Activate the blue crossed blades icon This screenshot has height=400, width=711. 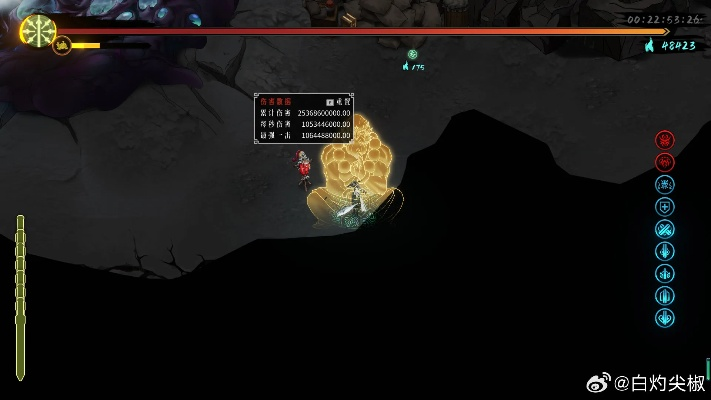[665, 229]
